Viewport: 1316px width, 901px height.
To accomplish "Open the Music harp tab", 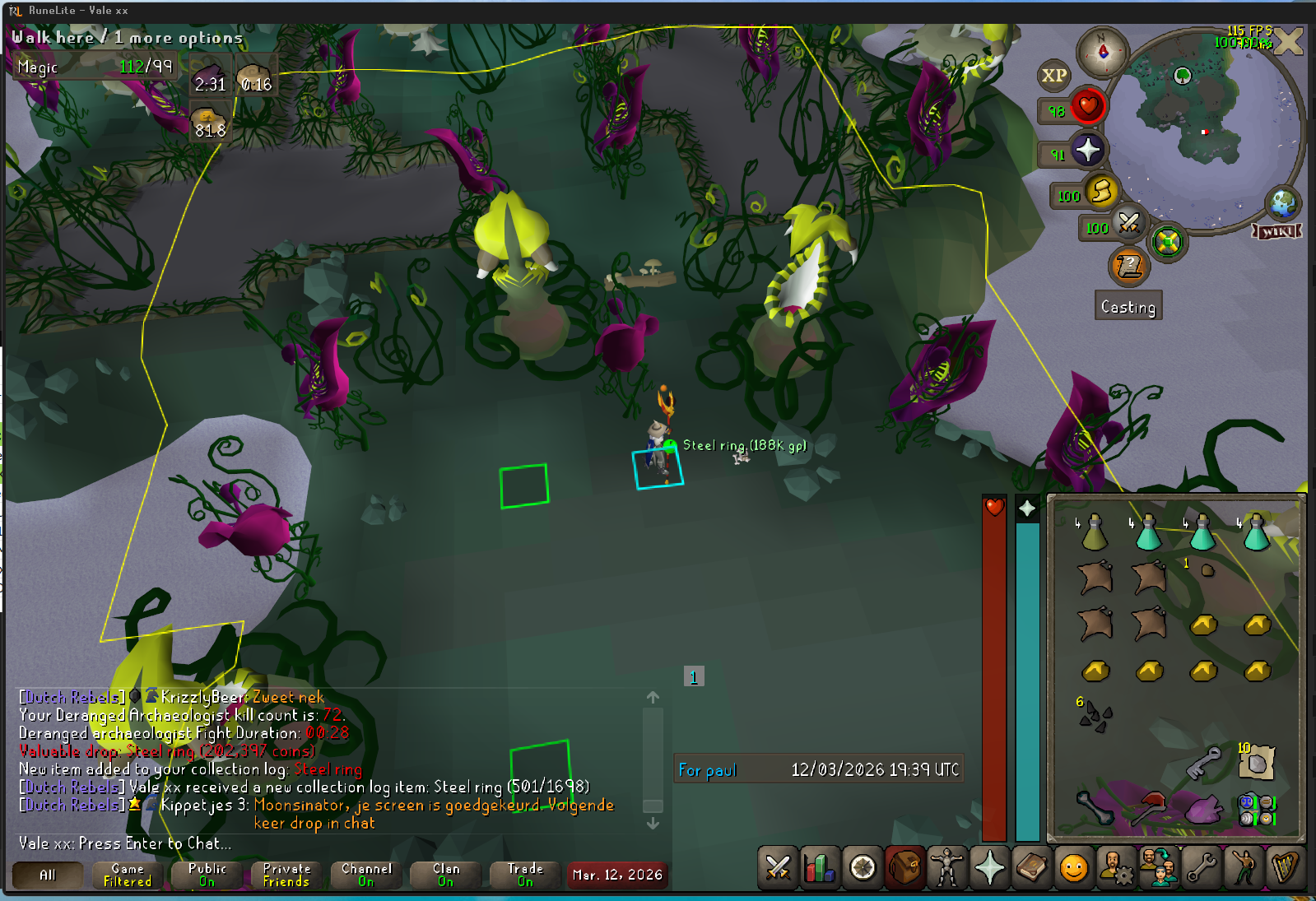I will (x=1286, y=868).
